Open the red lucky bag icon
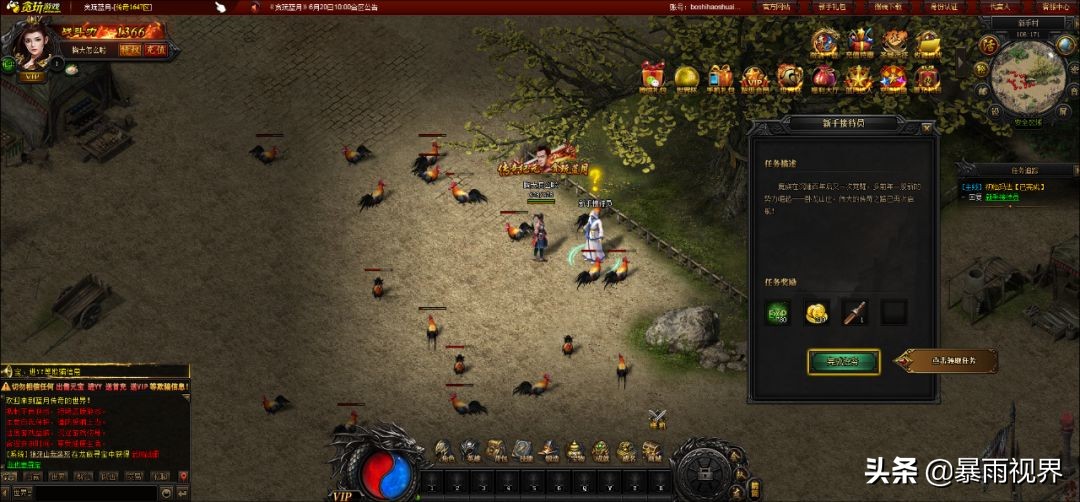1080x502 pixels. click(x=823, y=77)
